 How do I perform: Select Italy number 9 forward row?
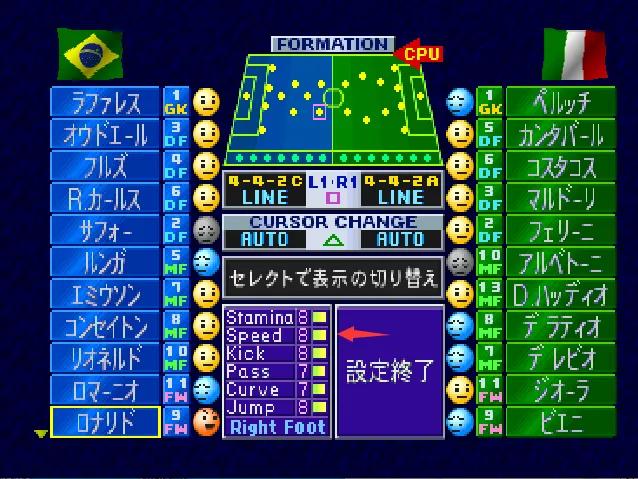(561, 422)
